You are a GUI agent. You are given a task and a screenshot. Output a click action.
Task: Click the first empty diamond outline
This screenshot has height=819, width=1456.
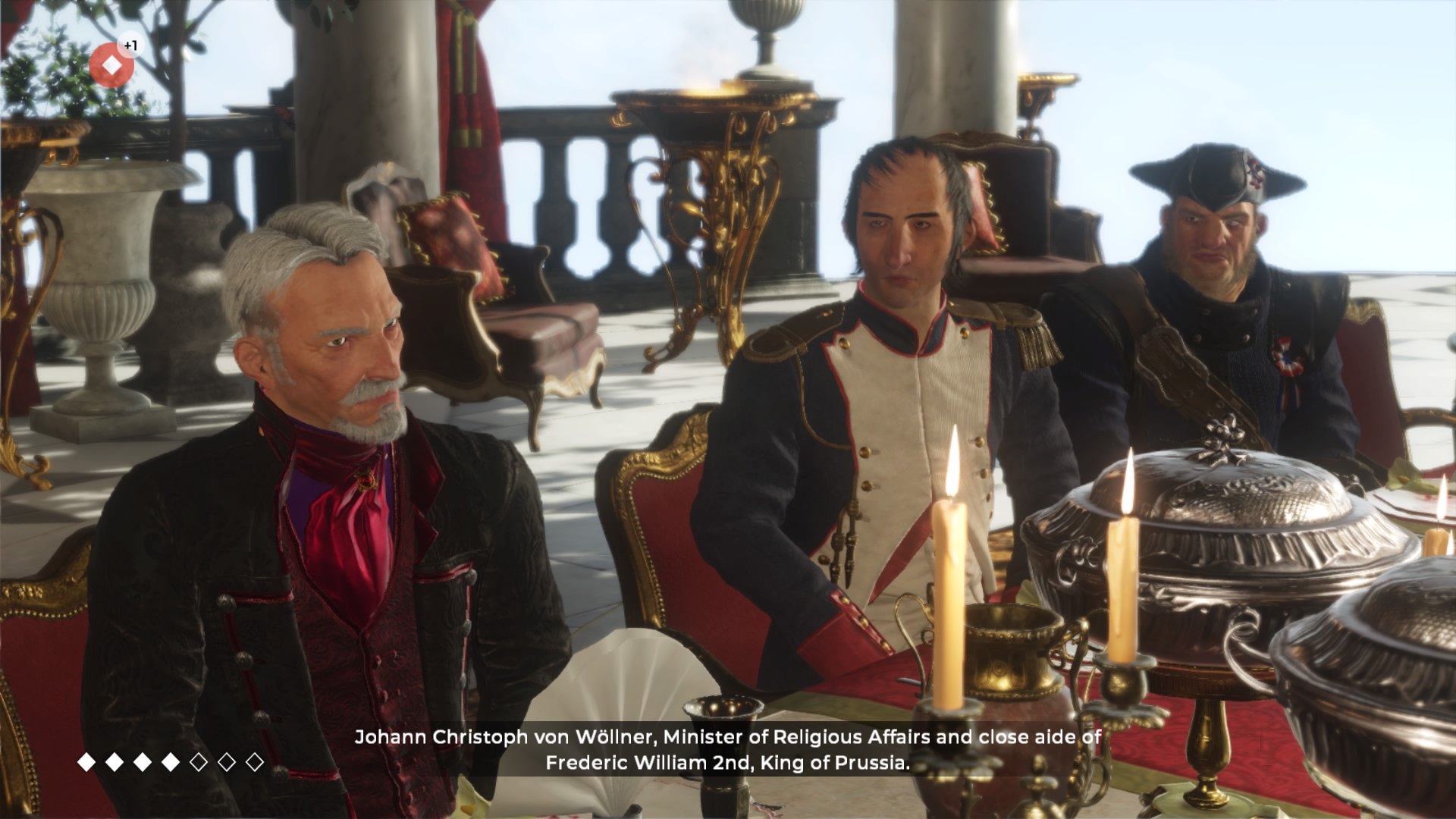coord(198,761)
